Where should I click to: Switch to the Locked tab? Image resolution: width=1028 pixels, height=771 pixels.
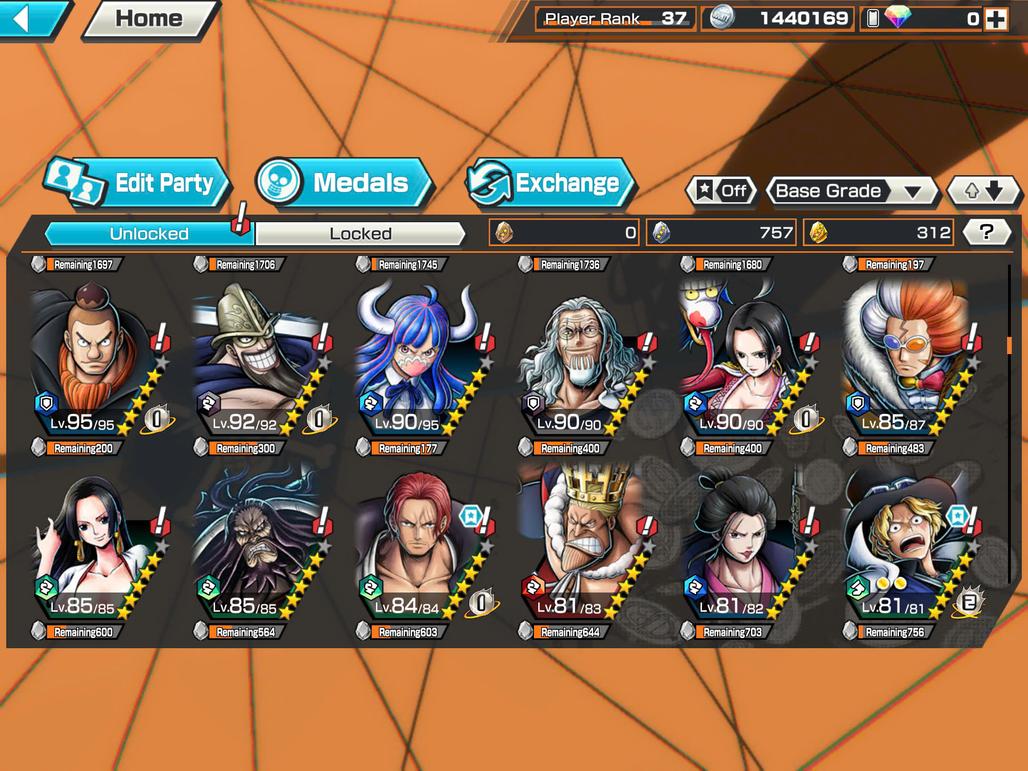[x=360, y=234]
